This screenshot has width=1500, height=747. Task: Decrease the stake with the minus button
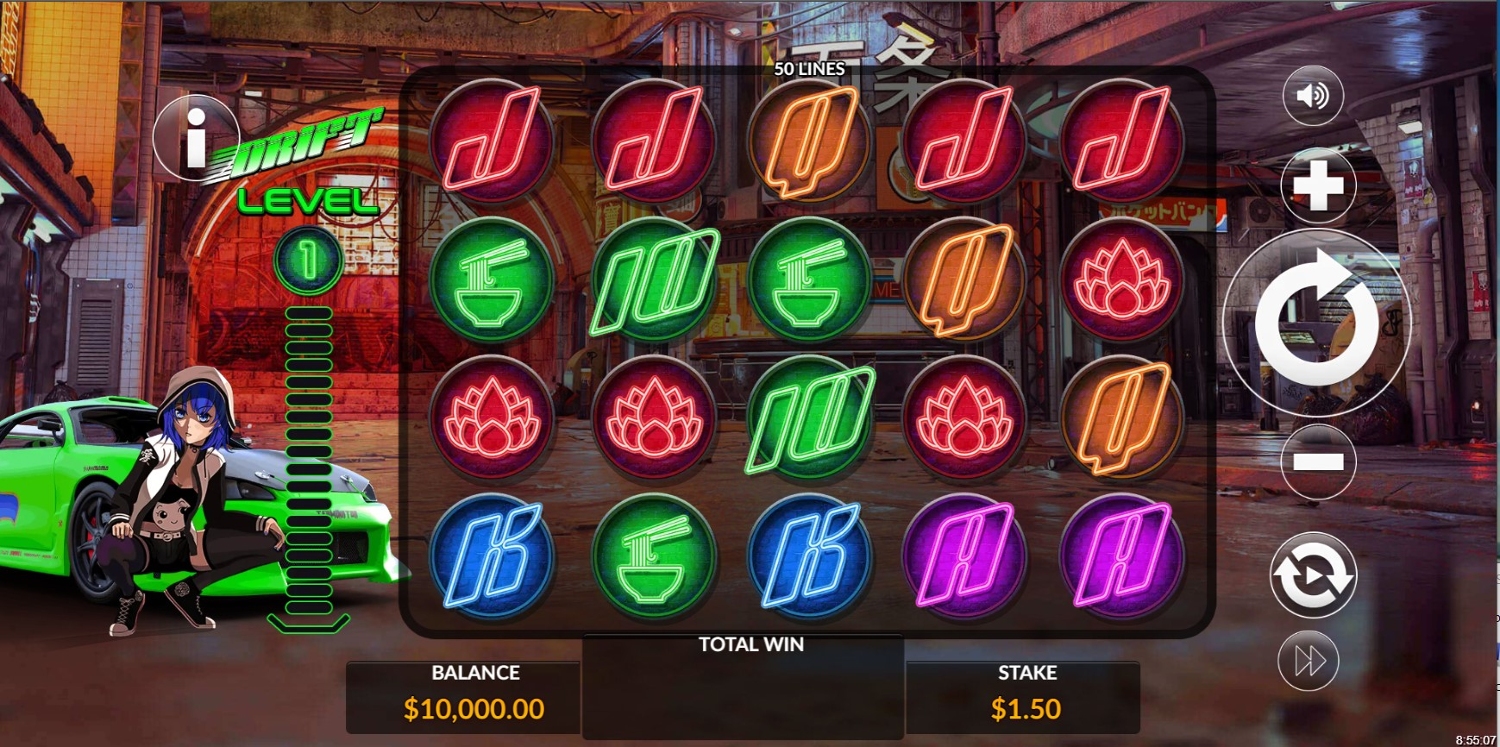1318,461
